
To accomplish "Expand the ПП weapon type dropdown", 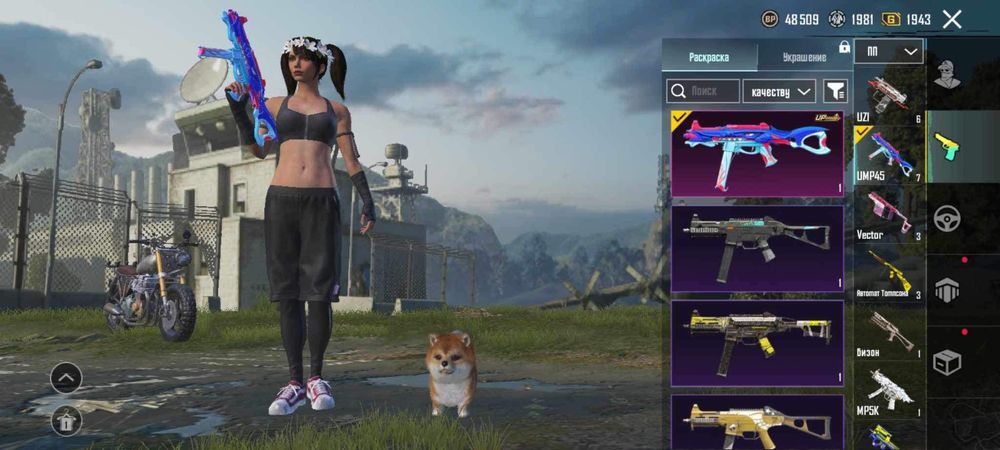I will pyautogui.click(x=889, y=52).
